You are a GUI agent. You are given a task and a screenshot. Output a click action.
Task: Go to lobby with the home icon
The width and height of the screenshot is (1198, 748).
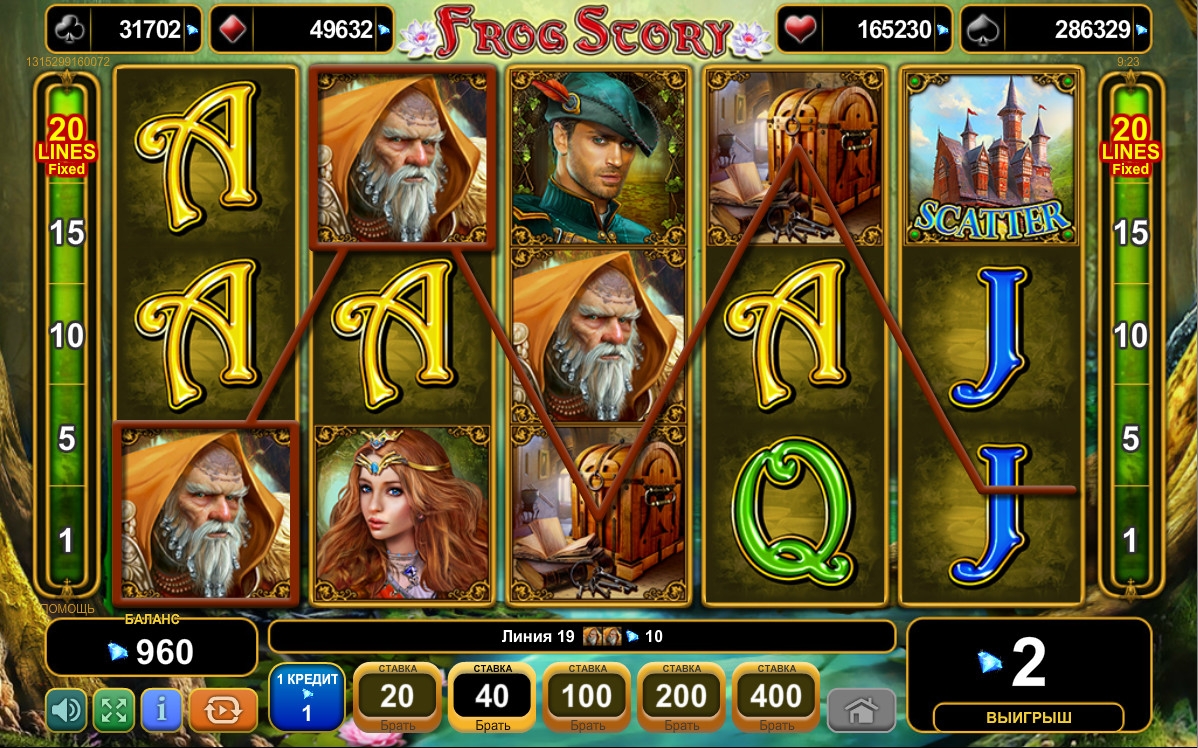tap(861, 710)
